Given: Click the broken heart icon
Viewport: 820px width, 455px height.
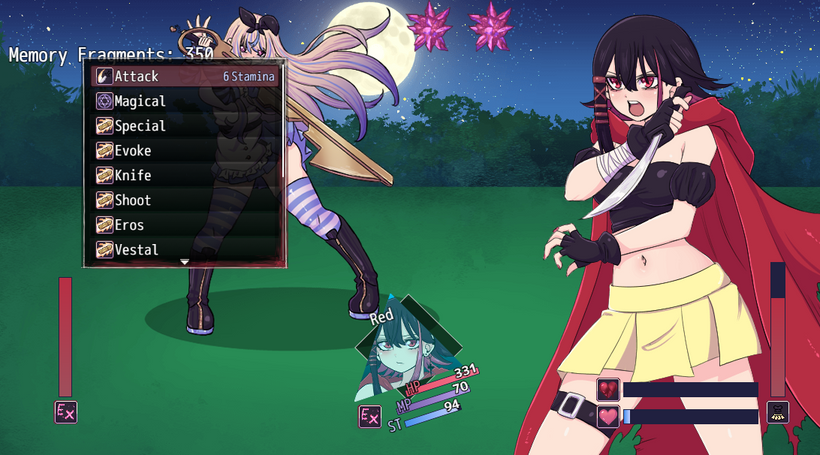Looking at the screenshot, I should [608, 389].
